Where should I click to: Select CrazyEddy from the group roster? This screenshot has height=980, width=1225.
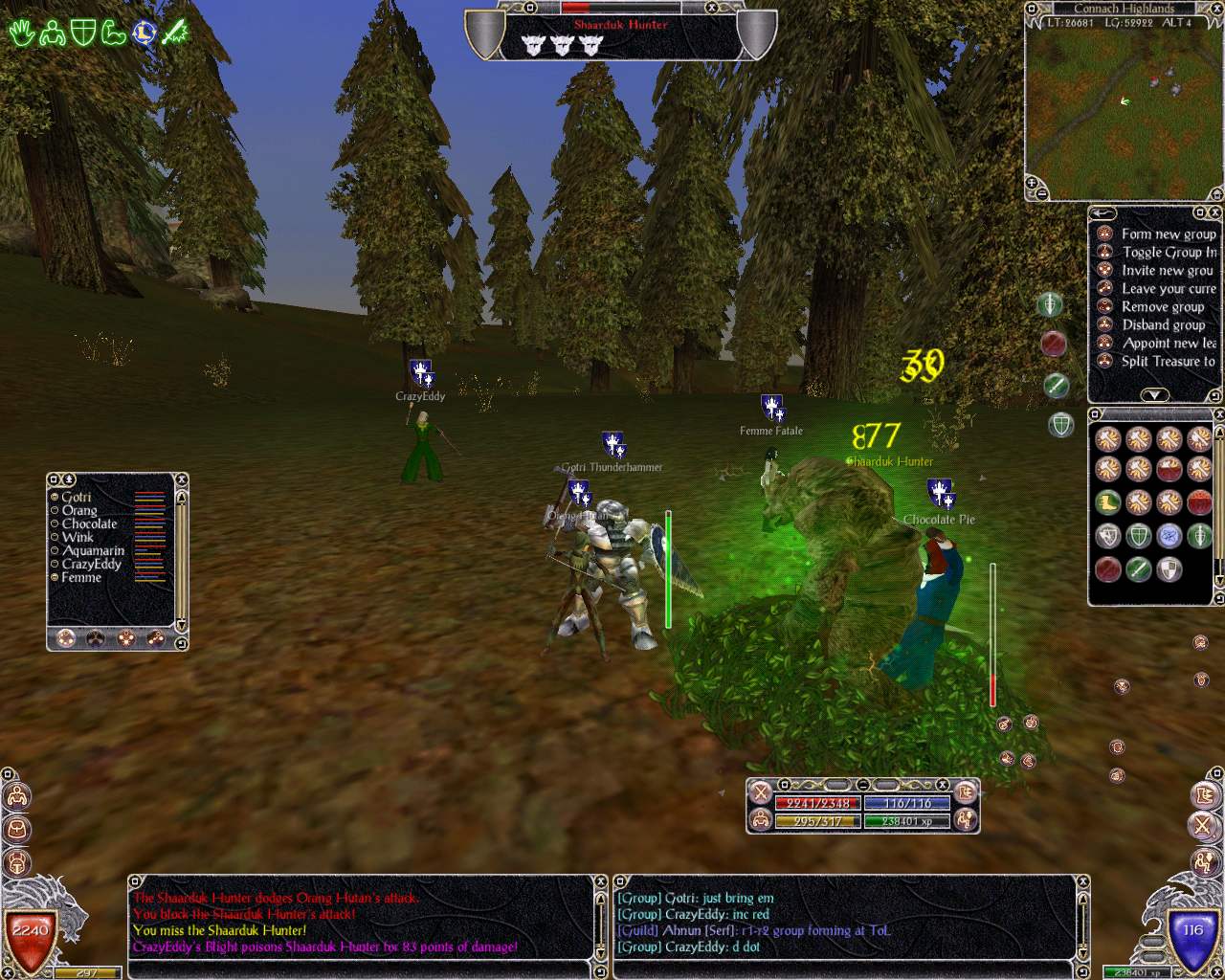click(x=91, y=564)
